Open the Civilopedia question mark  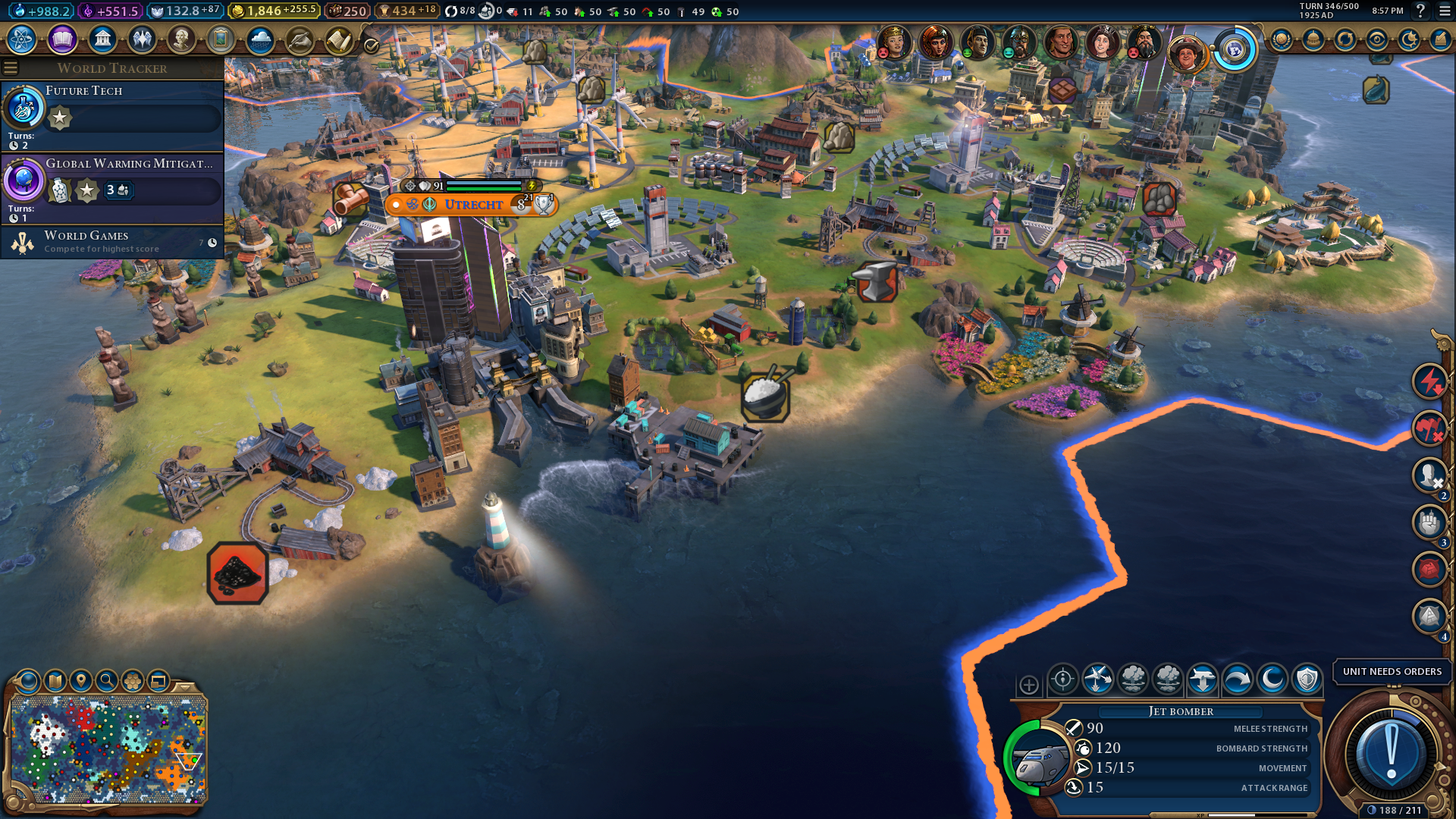(x=1420, y=11)
